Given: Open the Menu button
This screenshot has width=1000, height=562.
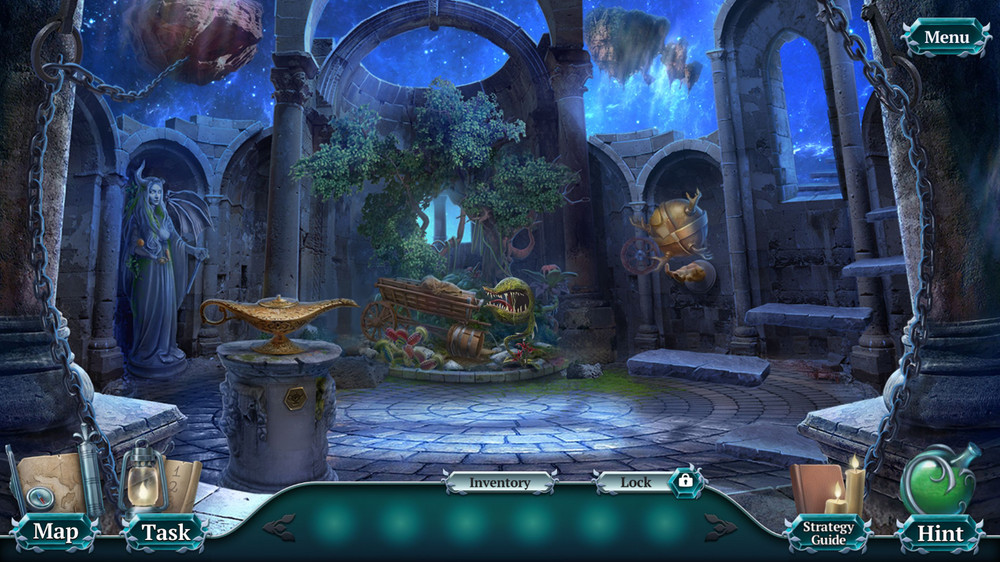Looking at the screenshot, I should point(945,38).
